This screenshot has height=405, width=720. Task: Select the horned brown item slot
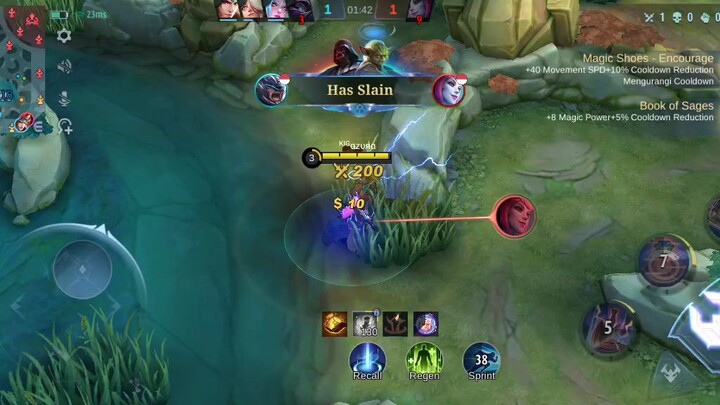[395, 324]
